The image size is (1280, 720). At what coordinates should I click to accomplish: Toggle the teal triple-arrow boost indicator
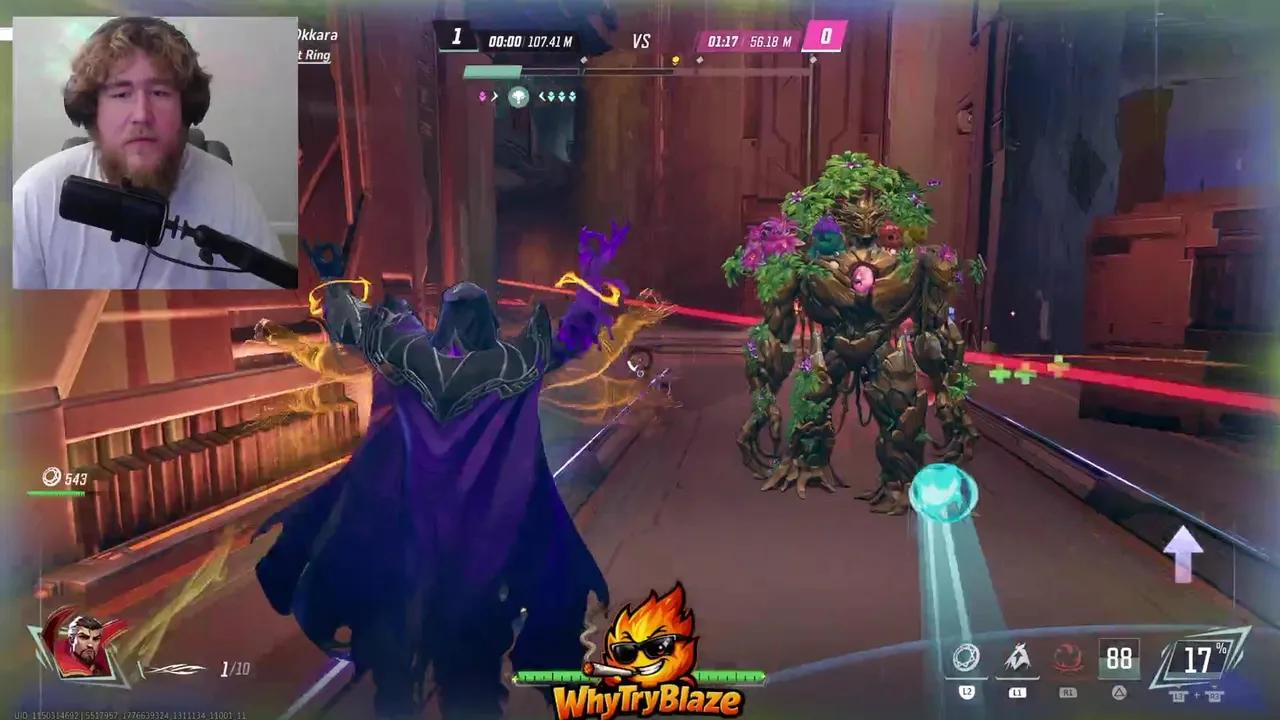pos(560,96)
